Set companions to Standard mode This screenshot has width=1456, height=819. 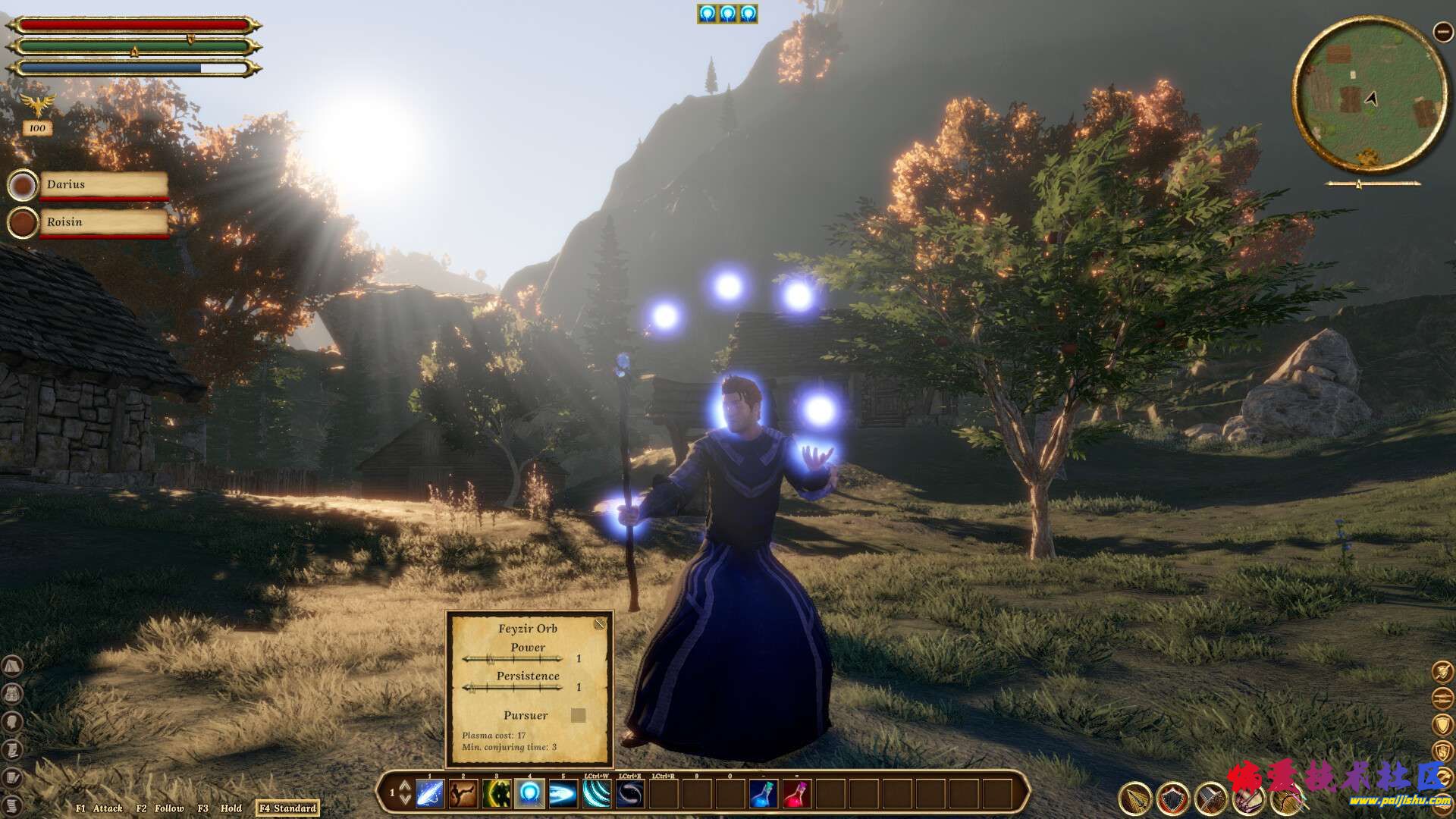(287, 808)
